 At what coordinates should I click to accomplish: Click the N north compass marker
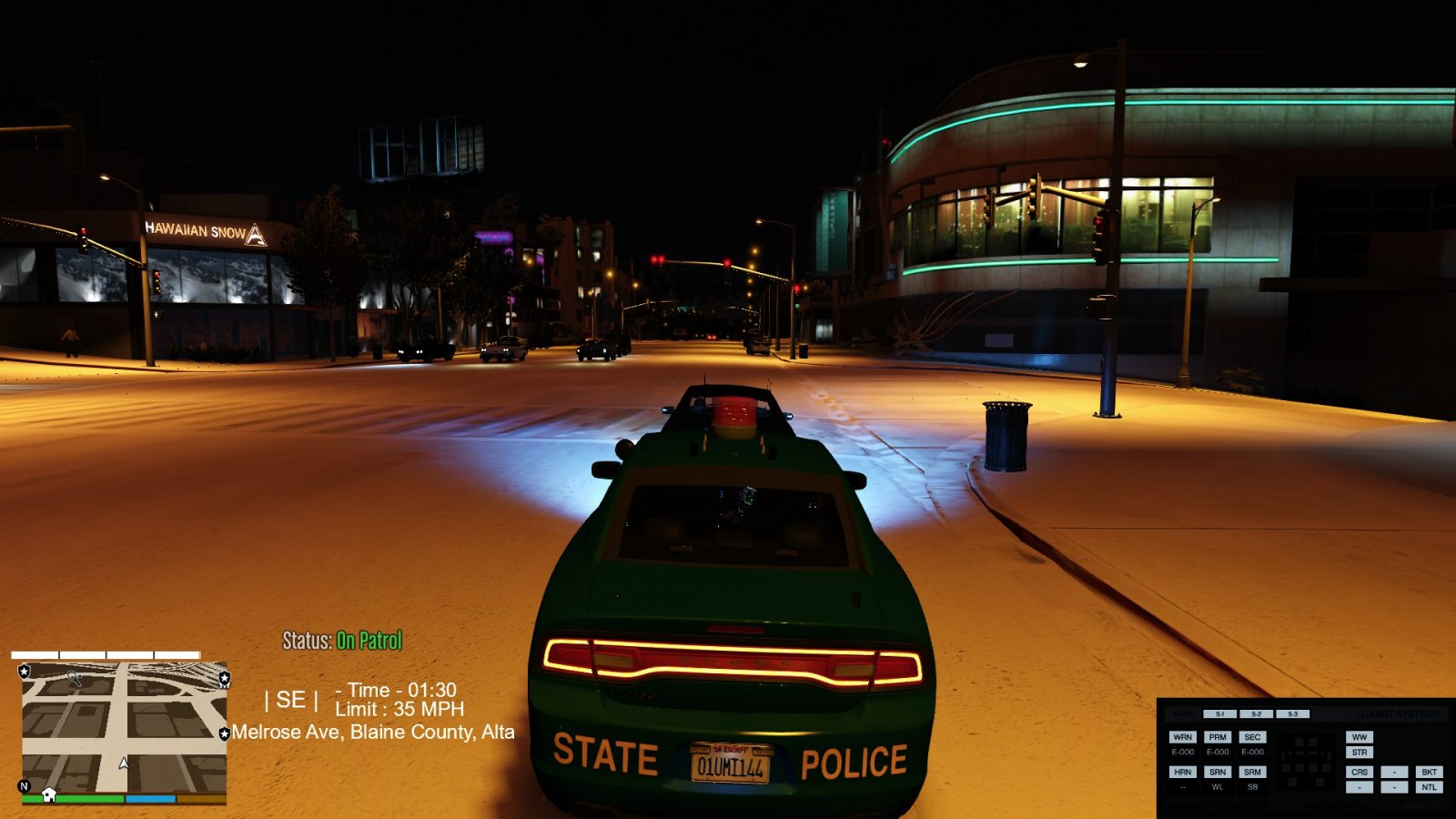25,786
